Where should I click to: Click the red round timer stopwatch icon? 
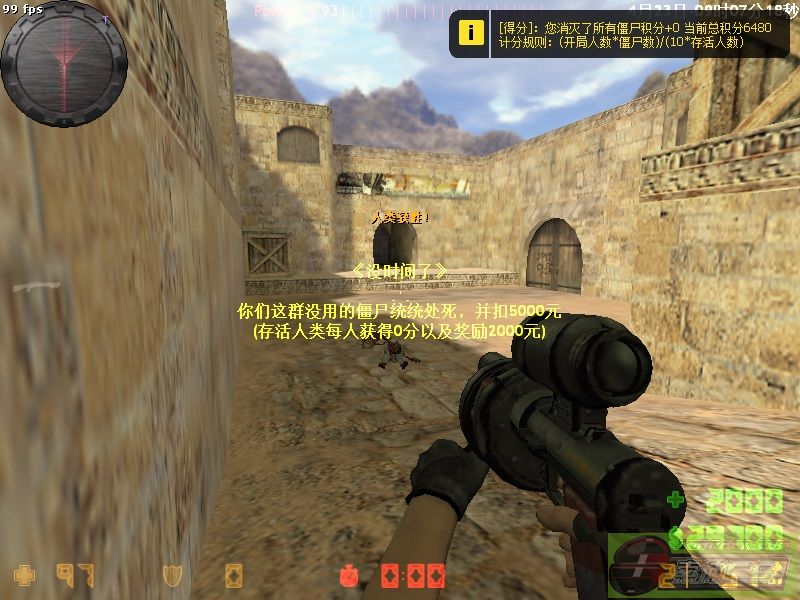349,575
